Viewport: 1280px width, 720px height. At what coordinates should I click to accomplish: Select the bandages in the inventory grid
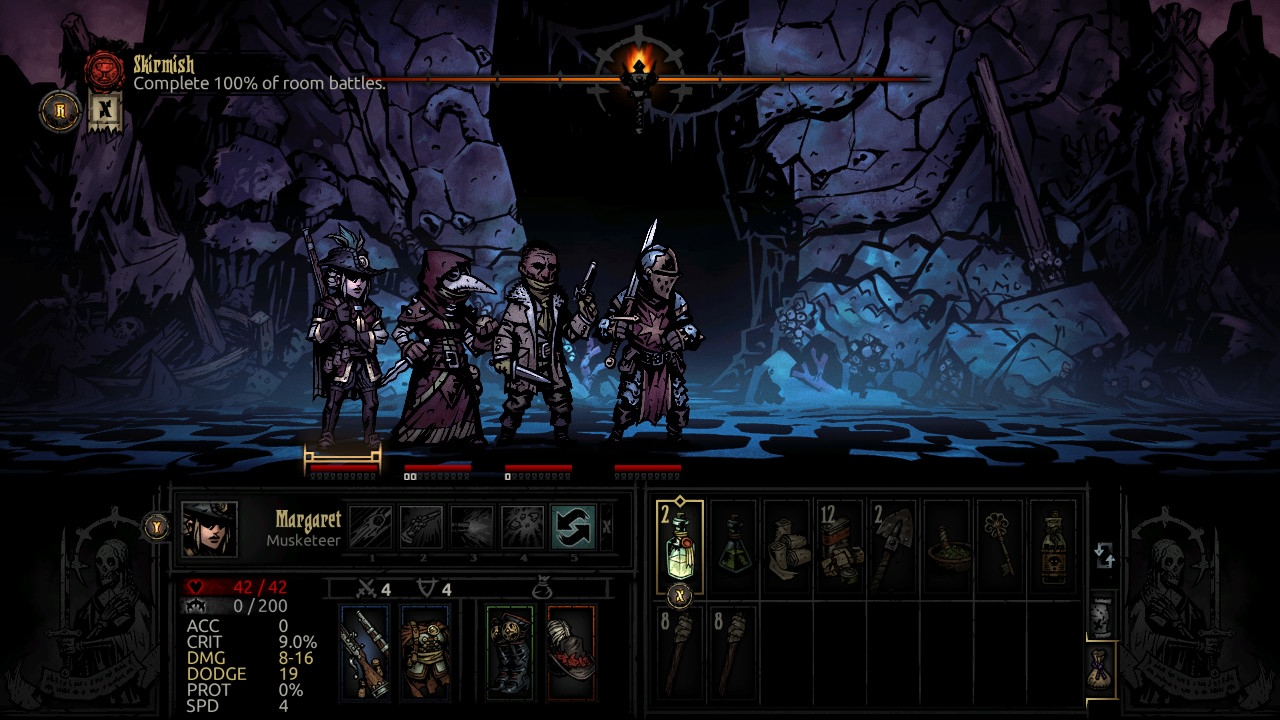click(788, 548)
